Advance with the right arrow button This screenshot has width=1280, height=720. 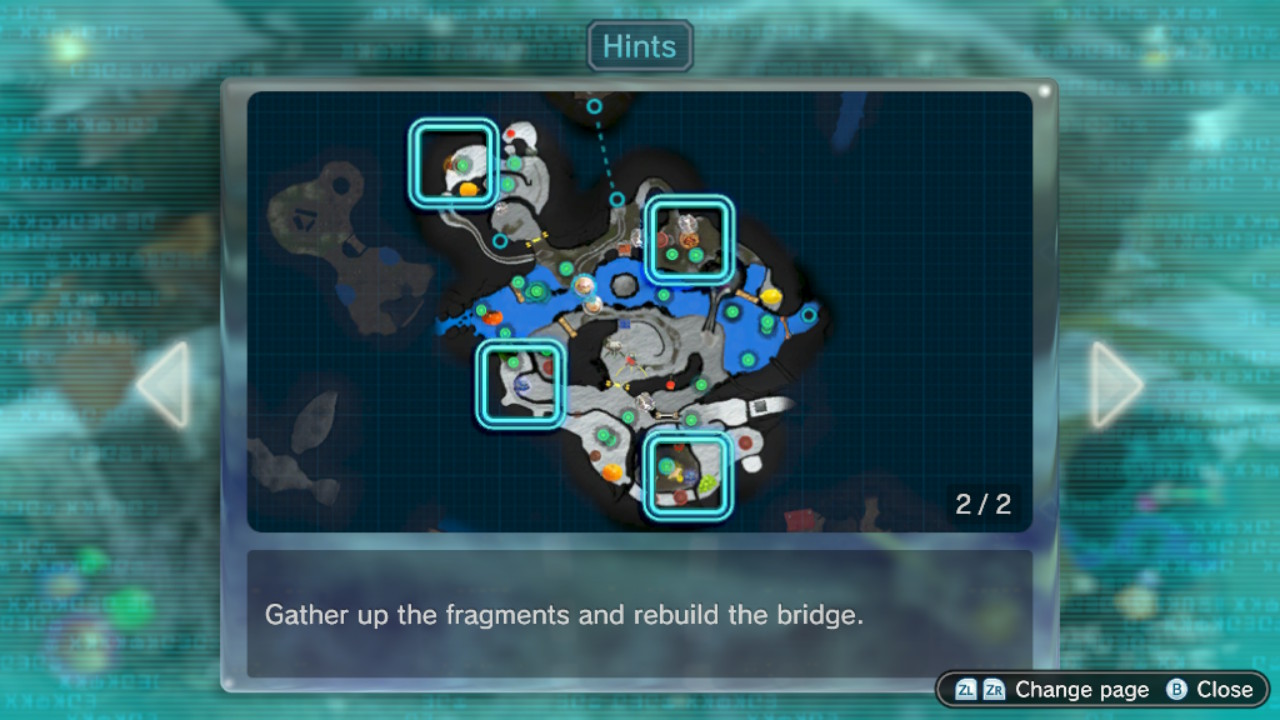point(1113,385)
